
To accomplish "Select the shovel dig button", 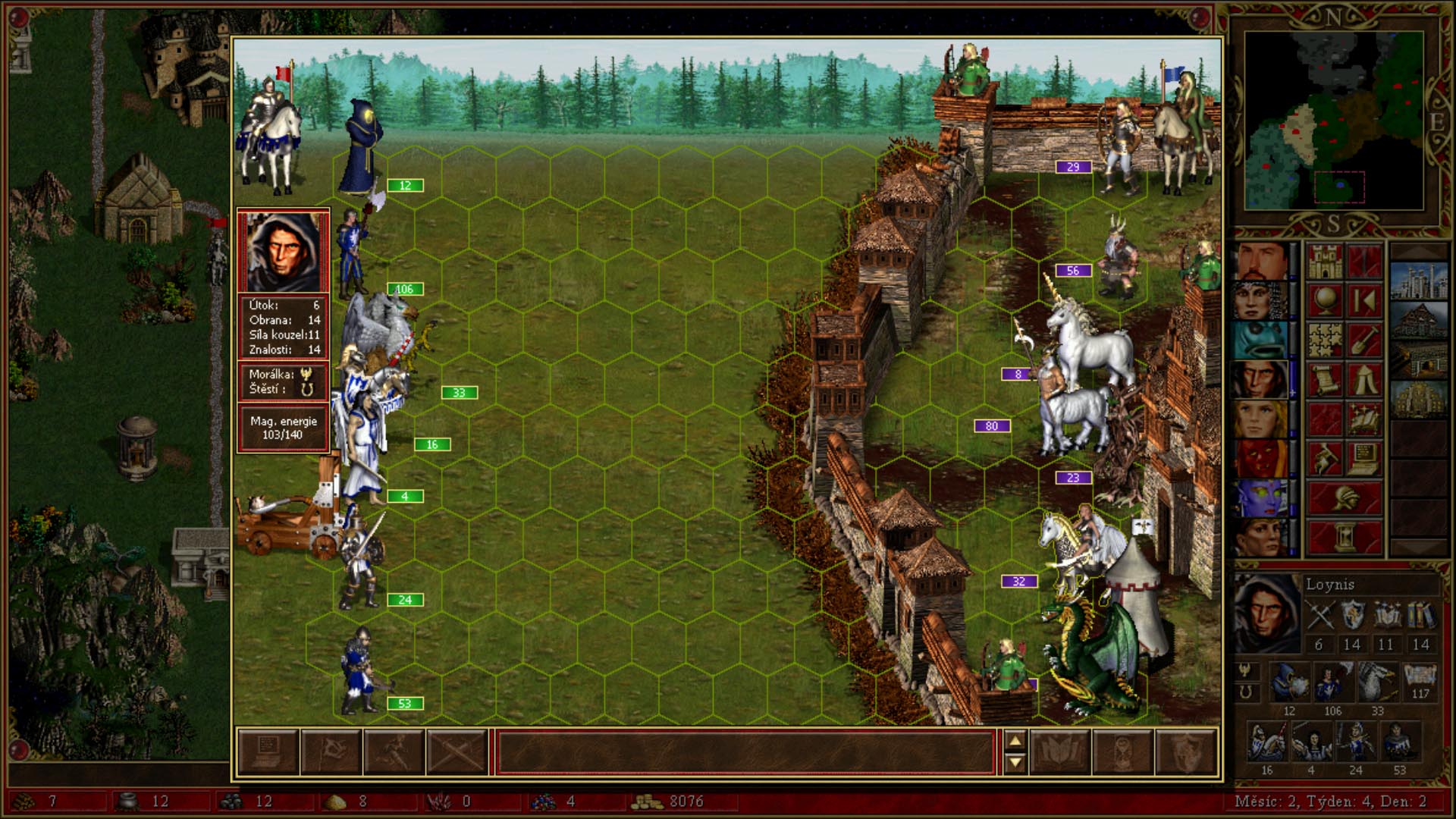I will (1363, 340).
